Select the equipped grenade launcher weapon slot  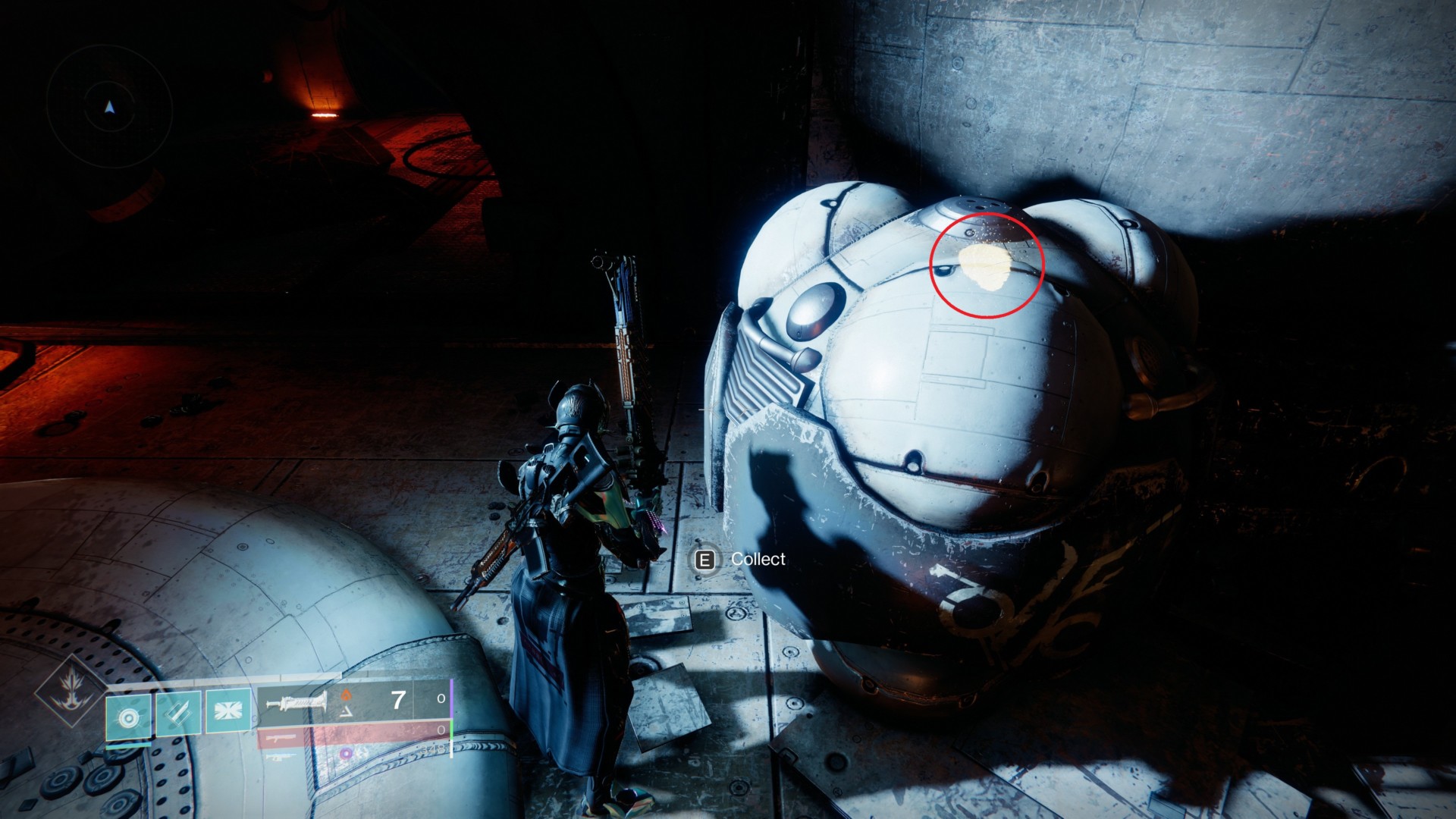[x=296, y=703]
